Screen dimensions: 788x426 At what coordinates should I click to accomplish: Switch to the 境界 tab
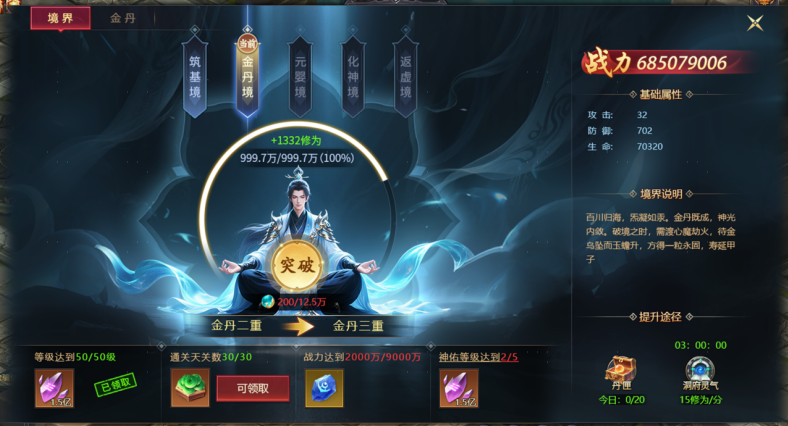60,18
